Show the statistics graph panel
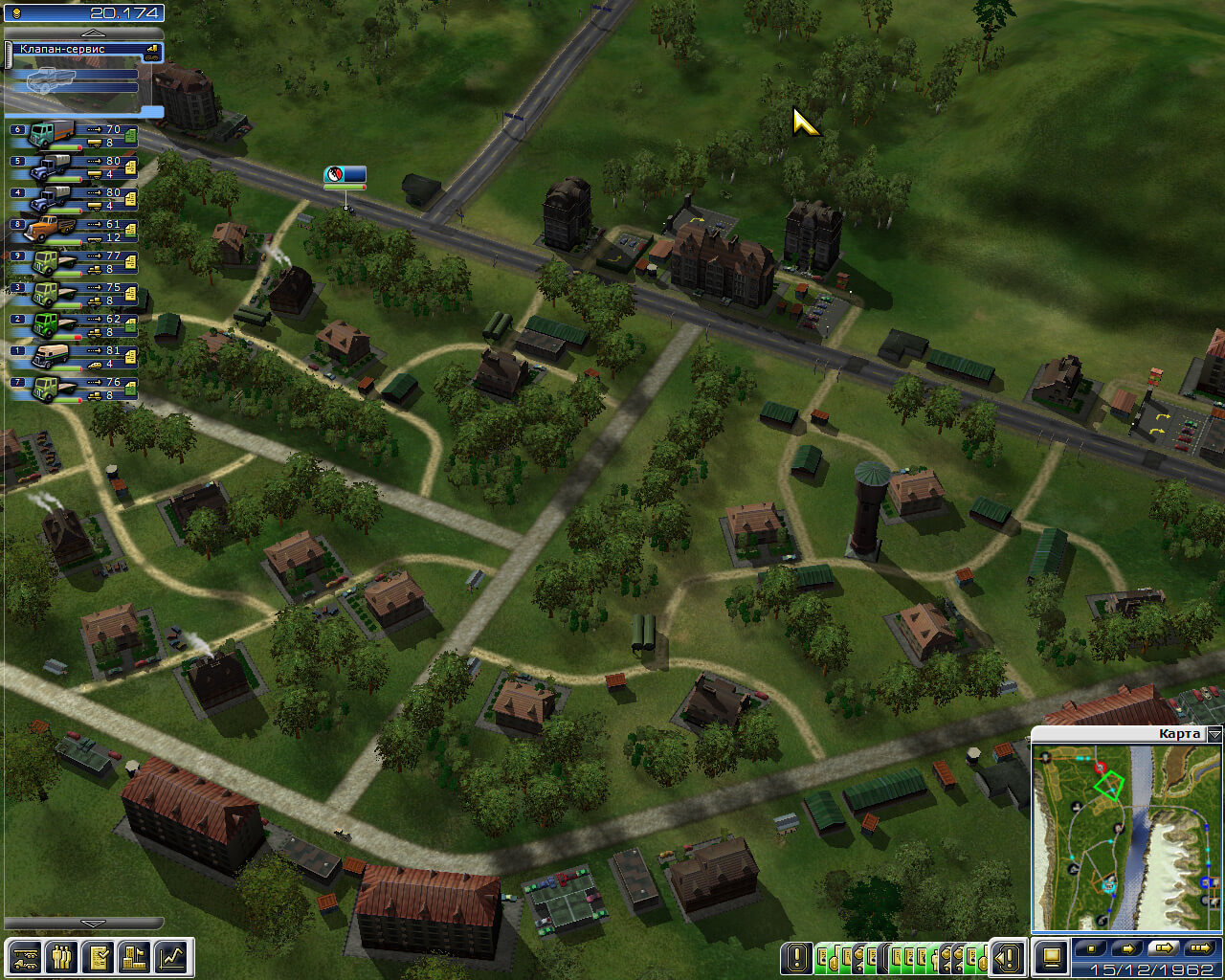Image resolution: width=1225 pixels, height=980 pixels. tap(172, 956)
